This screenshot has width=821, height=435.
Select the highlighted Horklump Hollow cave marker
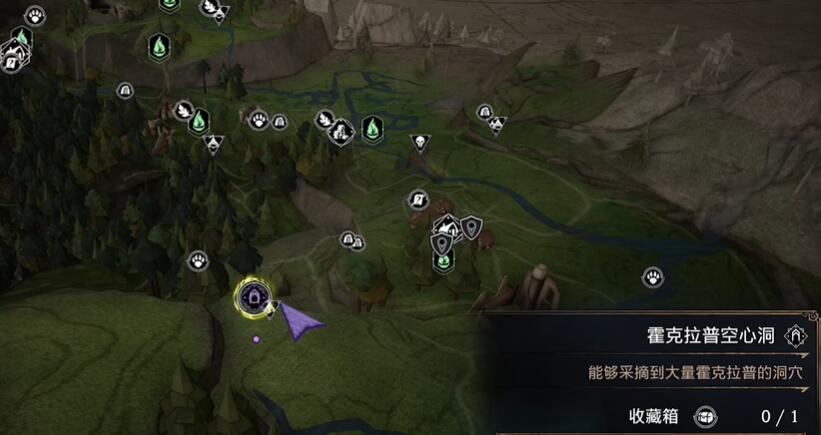point(251,296)
